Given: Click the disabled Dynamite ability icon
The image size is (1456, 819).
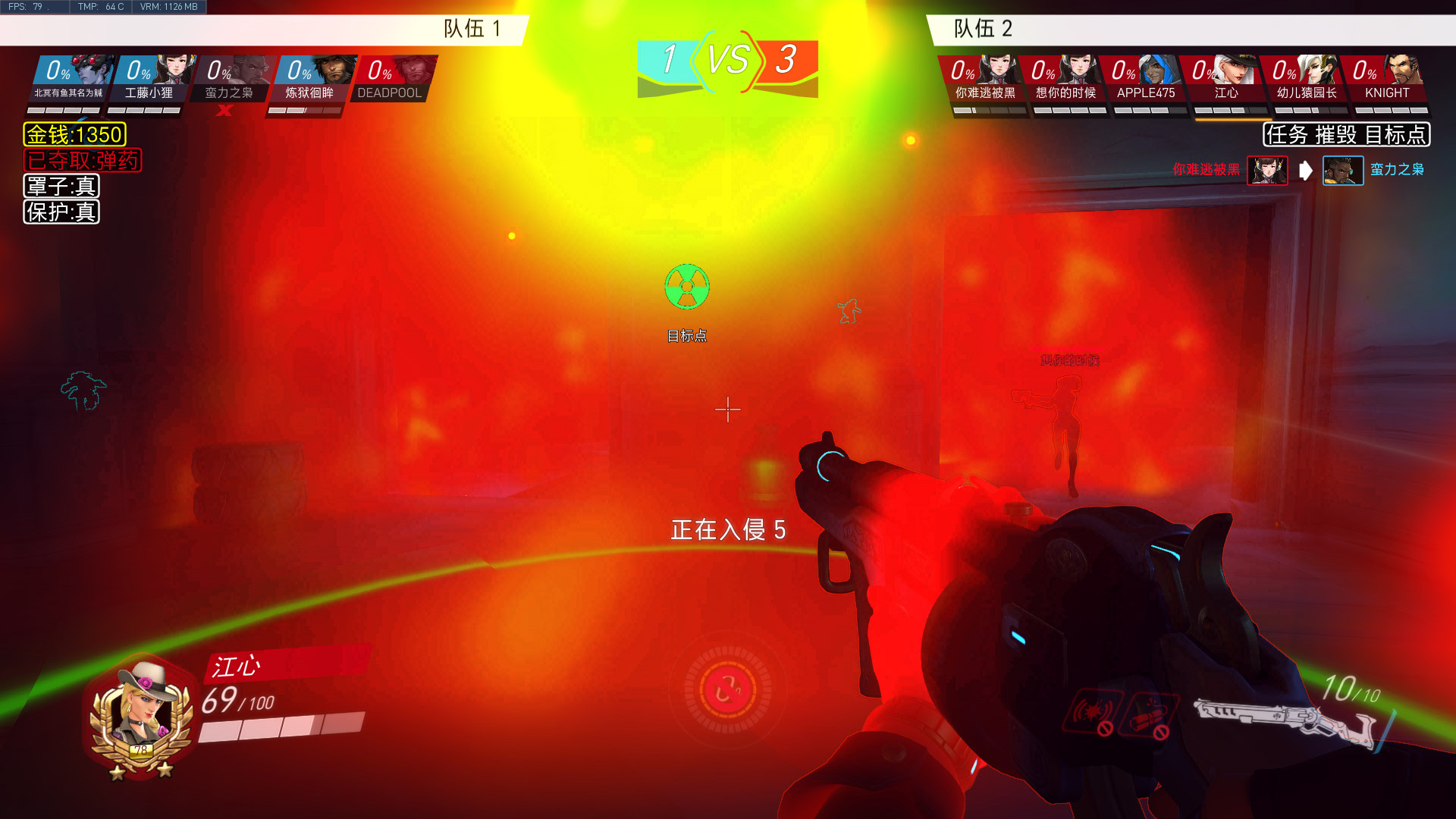Looking at the screenshot, I should 1148,714.
